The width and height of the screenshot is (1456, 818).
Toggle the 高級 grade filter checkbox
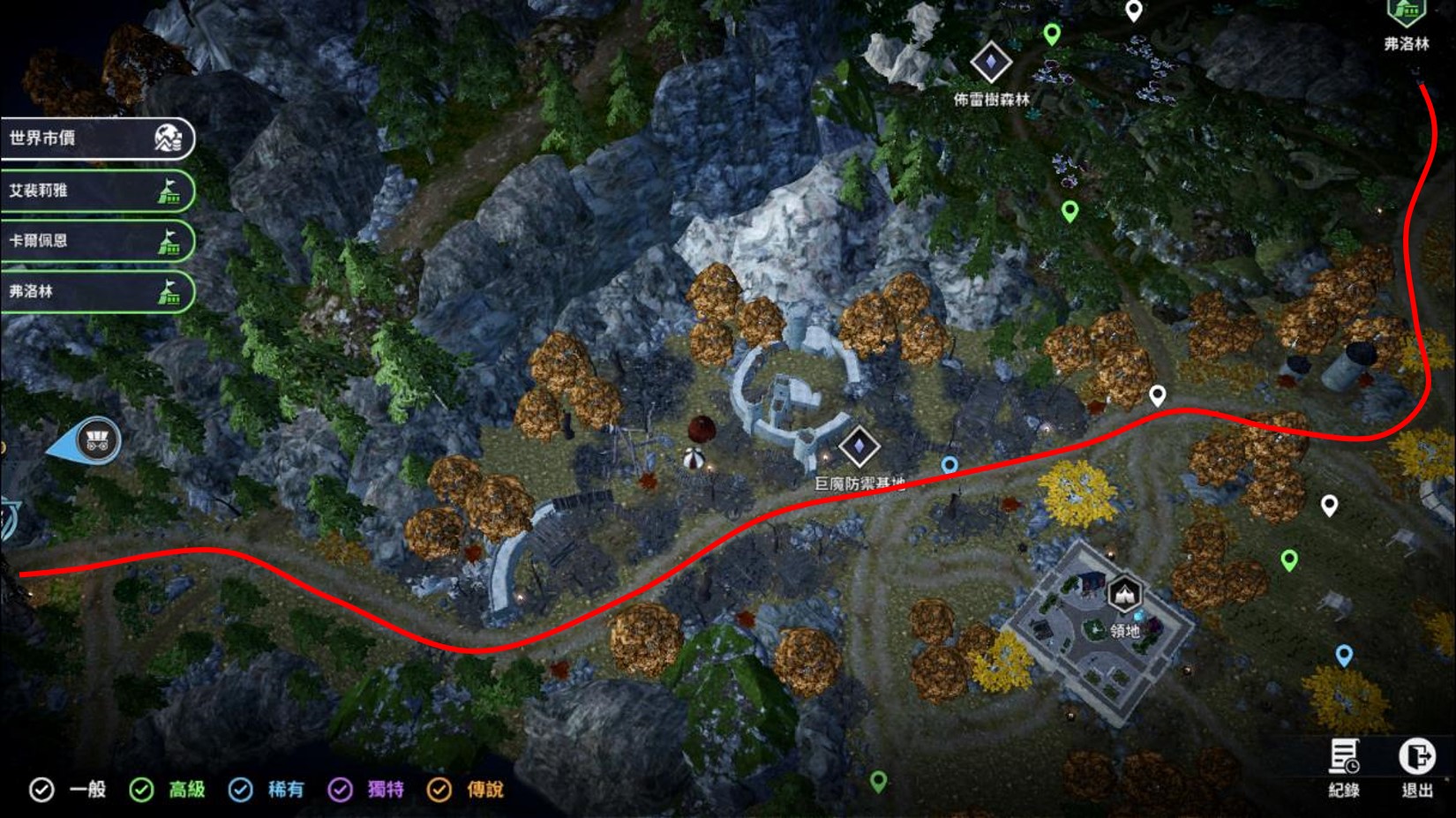[141, 790]
